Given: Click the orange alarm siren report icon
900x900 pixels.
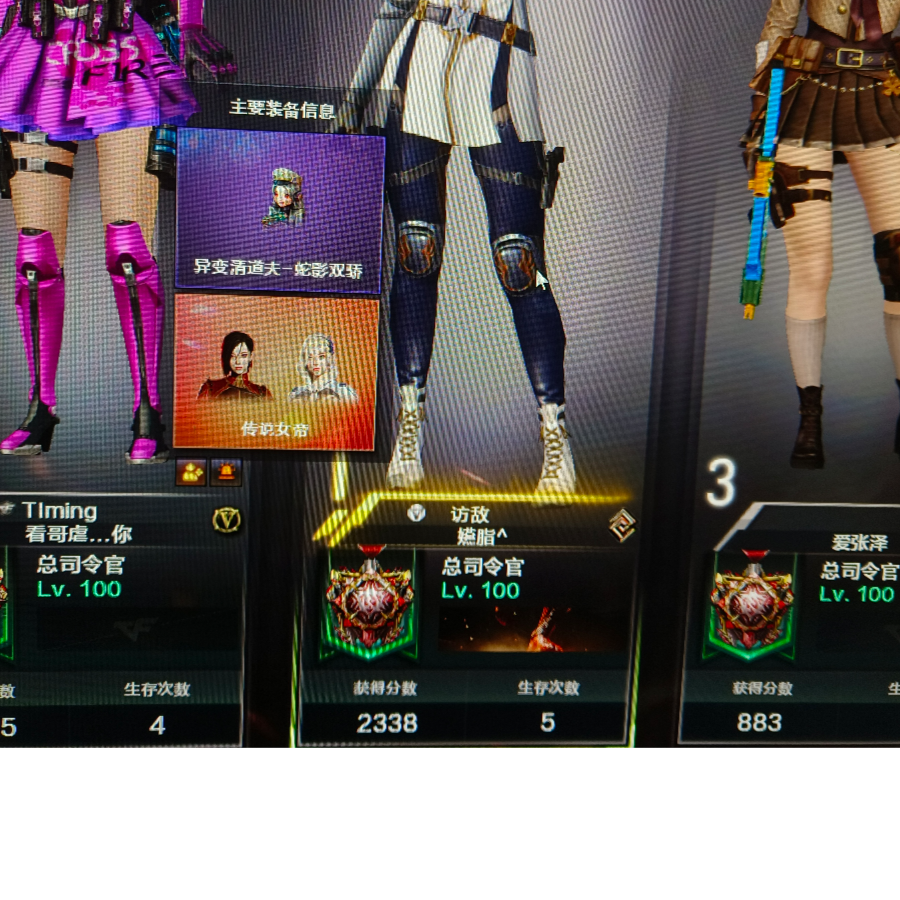Looking at the screenshot, I should [x=228, y=472].
